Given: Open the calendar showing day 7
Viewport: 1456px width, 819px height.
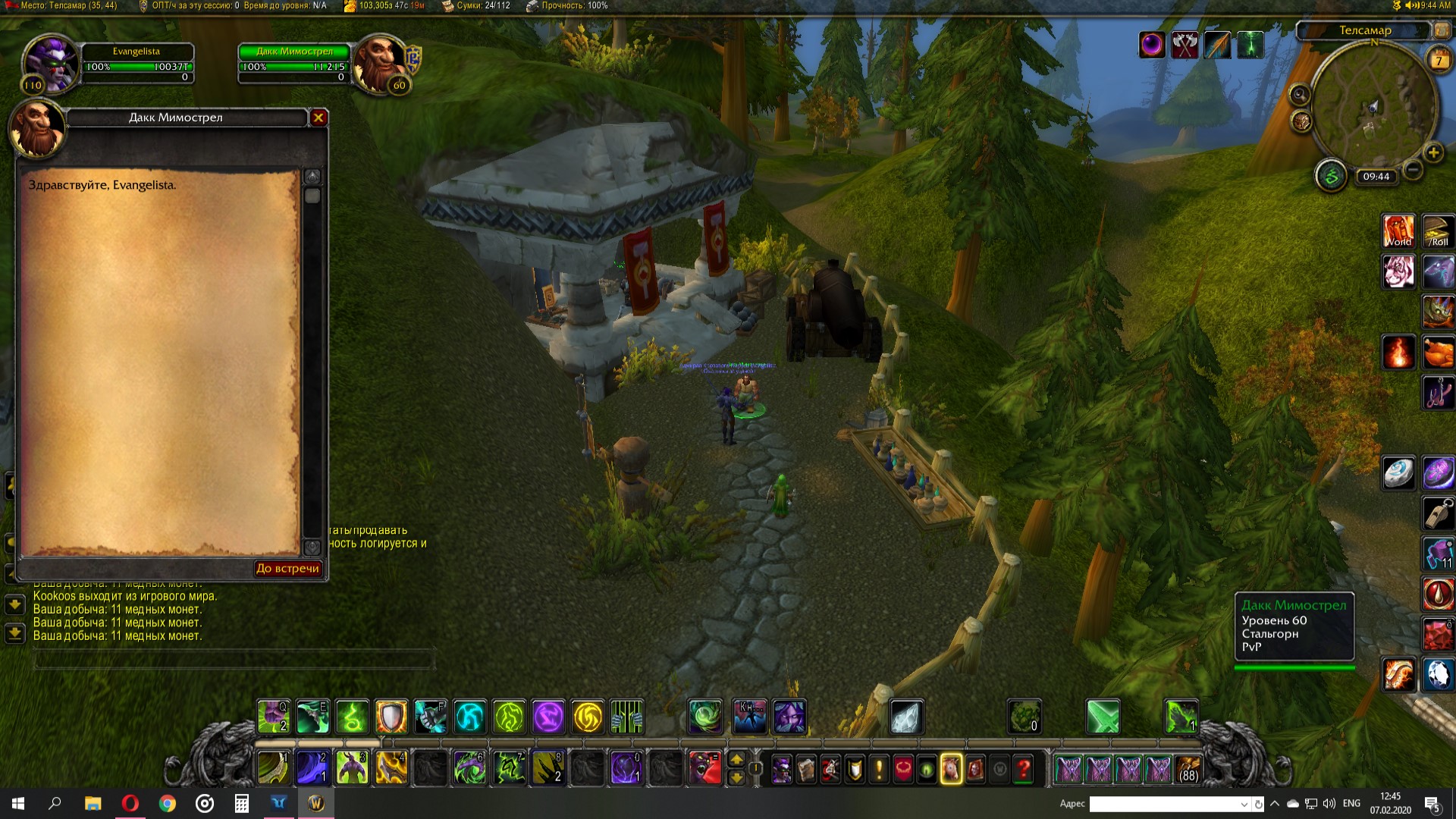Looking at the screenshot, I should [1439, 60].
